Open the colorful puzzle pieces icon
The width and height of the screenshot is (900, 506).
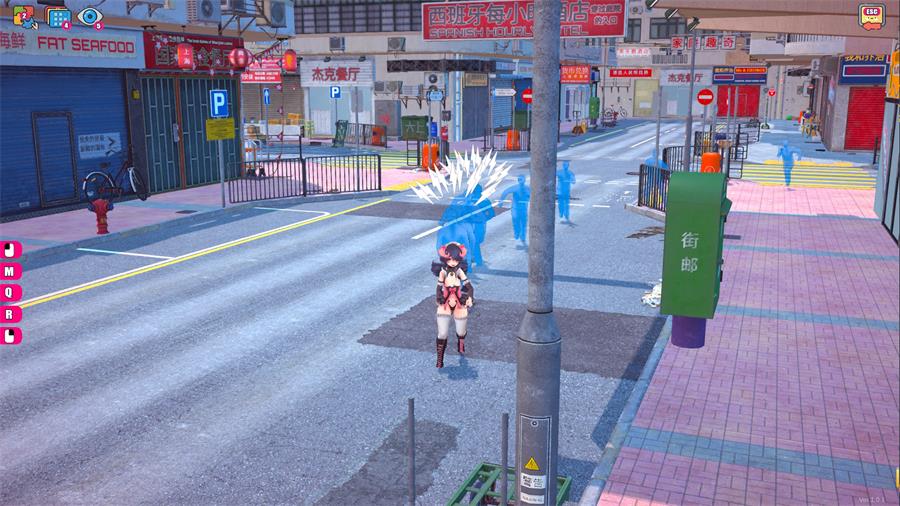[24, 17]
